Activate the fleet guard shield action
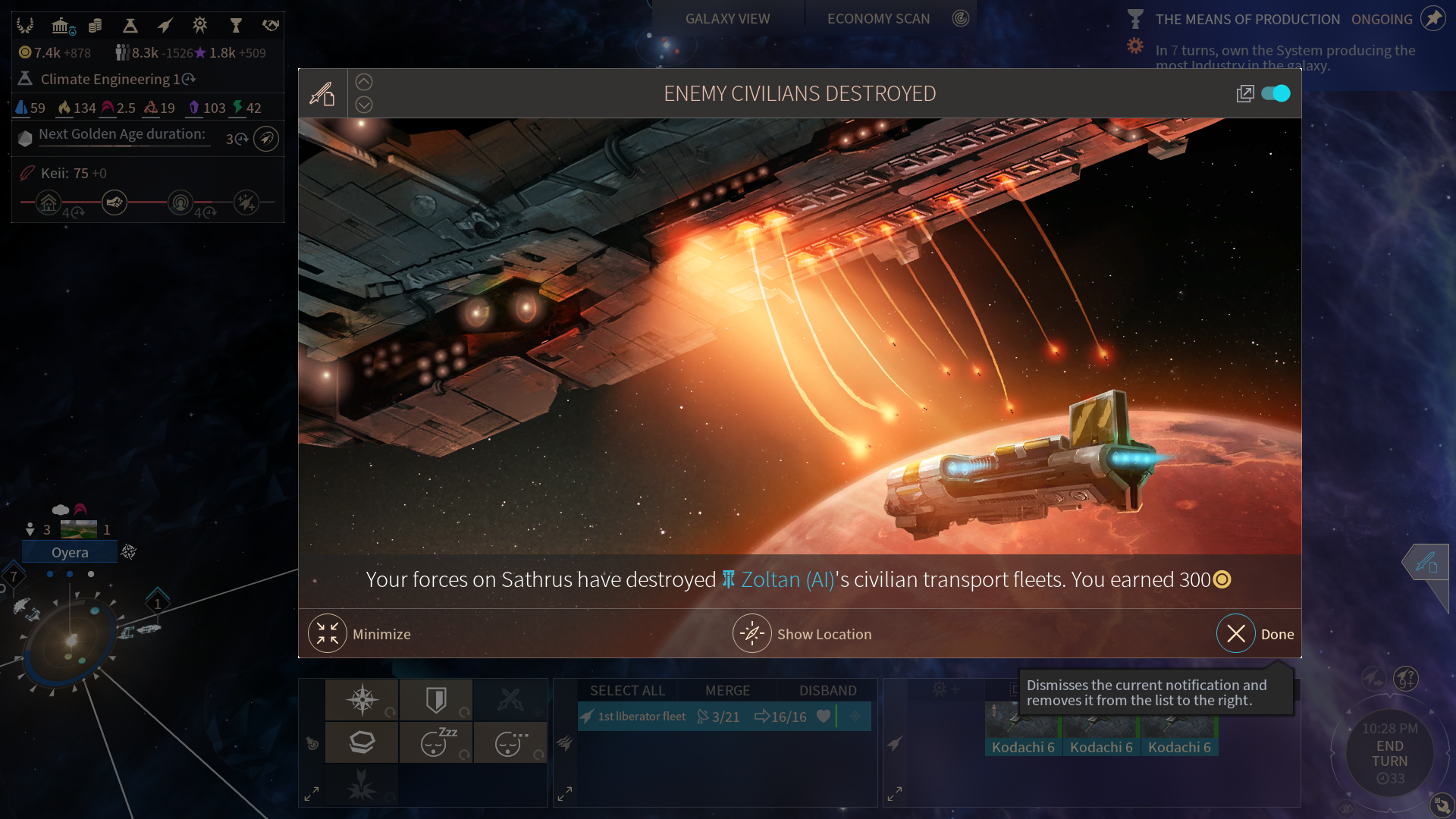1456x819 pixels. tap(436, 699)
